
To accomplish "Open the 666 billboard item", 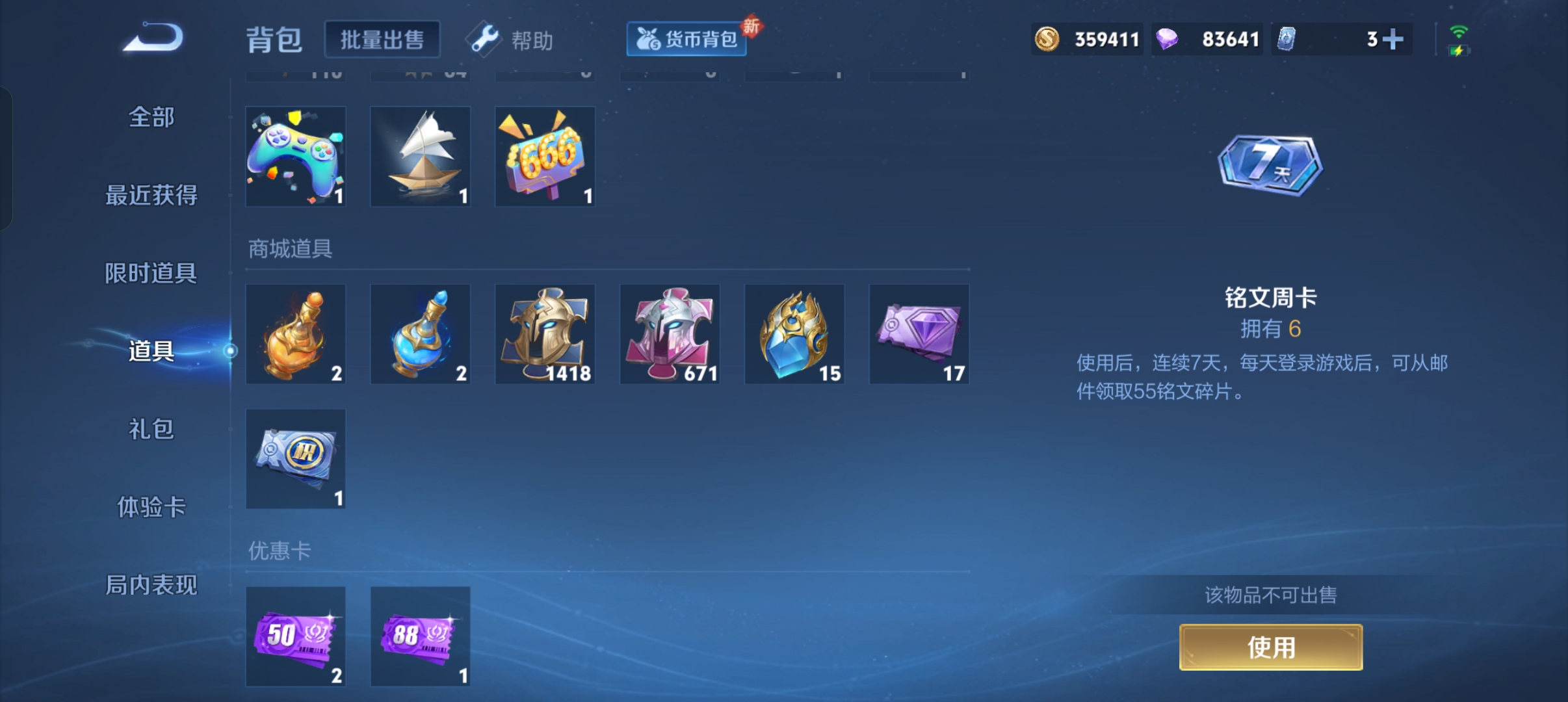I will click(x=544, y=156).
